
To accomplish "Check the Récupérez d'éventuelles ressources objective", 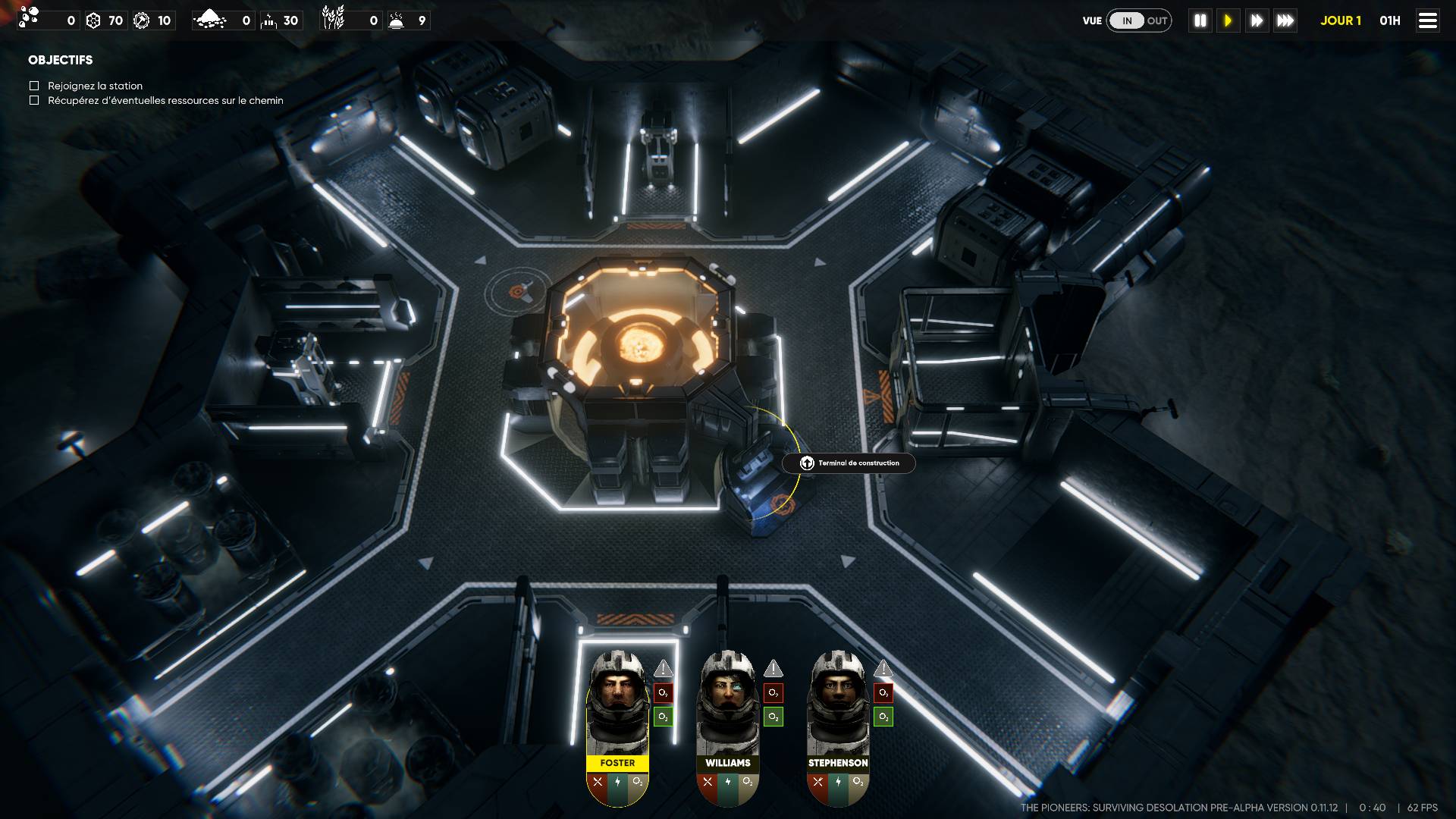I will pos(34,100).
